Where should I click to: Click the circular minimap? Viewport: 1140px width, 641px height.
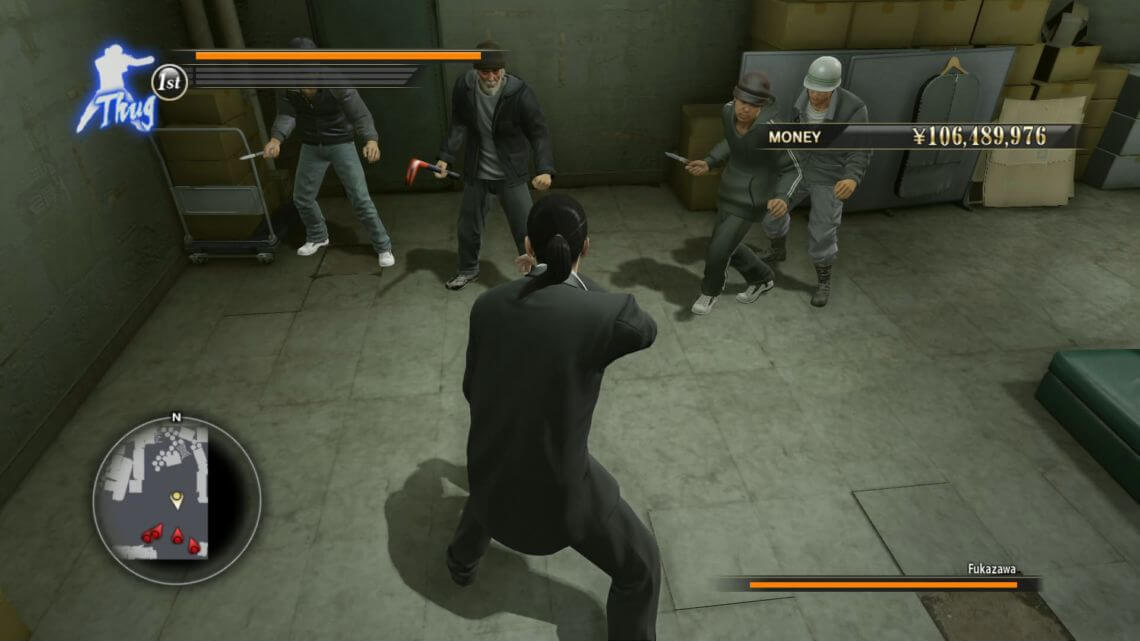pyautogui.click(x=177, y=500)
